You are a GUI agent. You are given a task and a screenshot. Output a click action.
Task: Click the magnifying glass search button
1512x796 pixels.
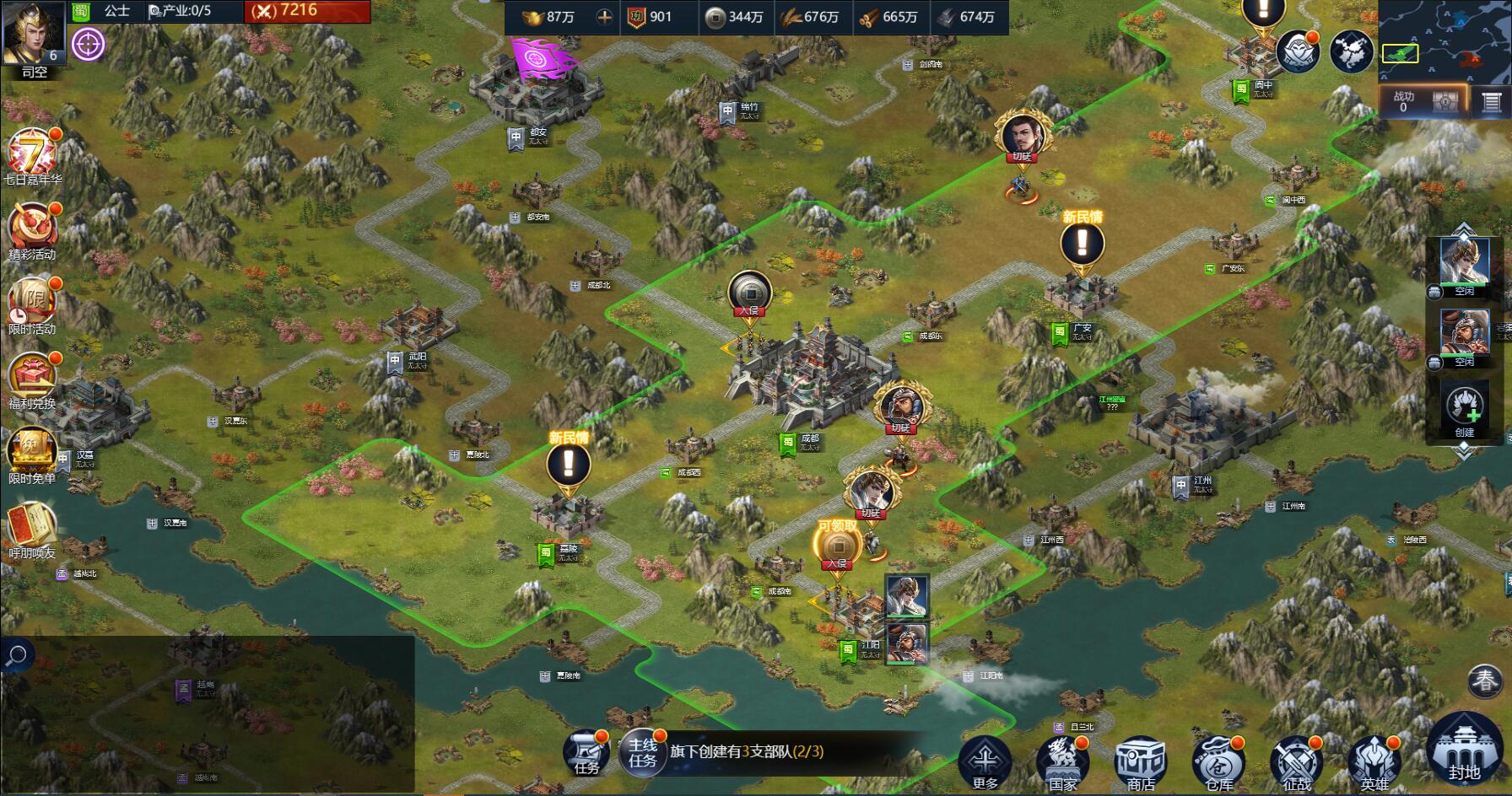coord(17,655)
